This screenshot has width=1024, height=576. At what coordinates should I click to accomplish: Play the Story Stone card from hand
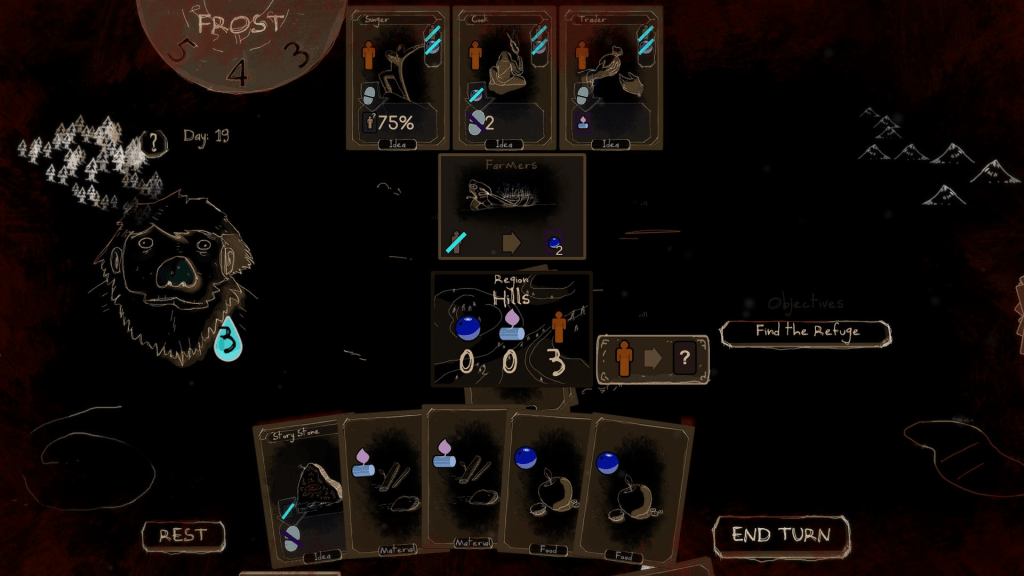[x=299, y=490]
